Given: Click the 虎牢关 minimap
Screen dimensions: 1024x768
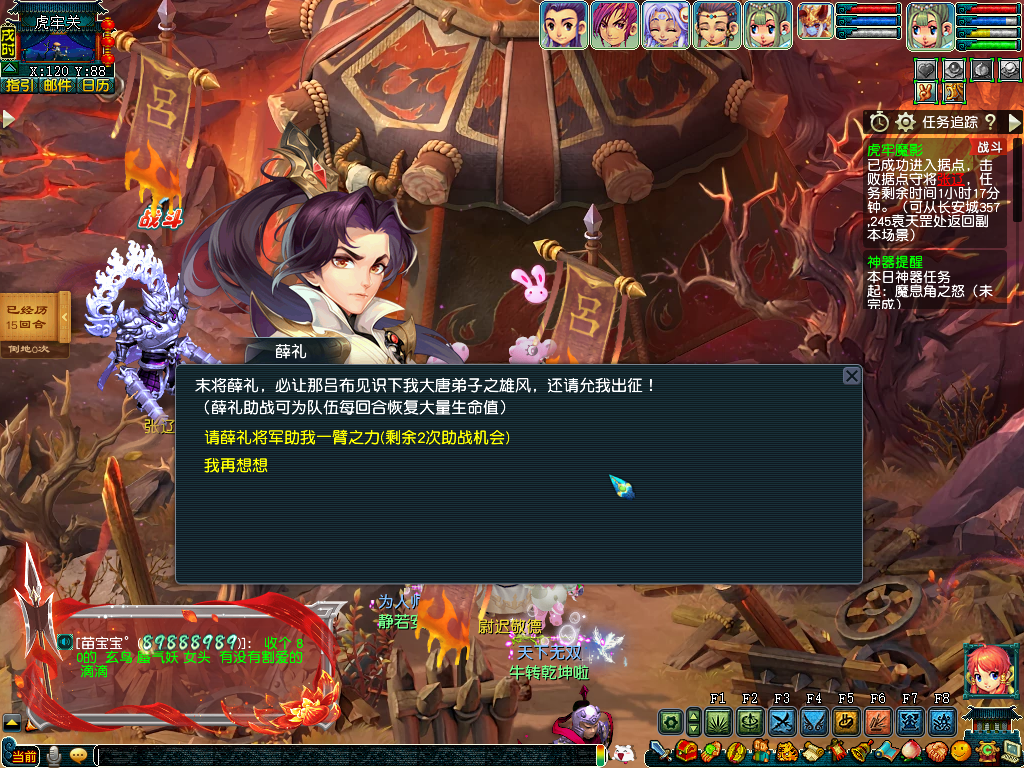Looking at the screenshot, I should [58, 43].
